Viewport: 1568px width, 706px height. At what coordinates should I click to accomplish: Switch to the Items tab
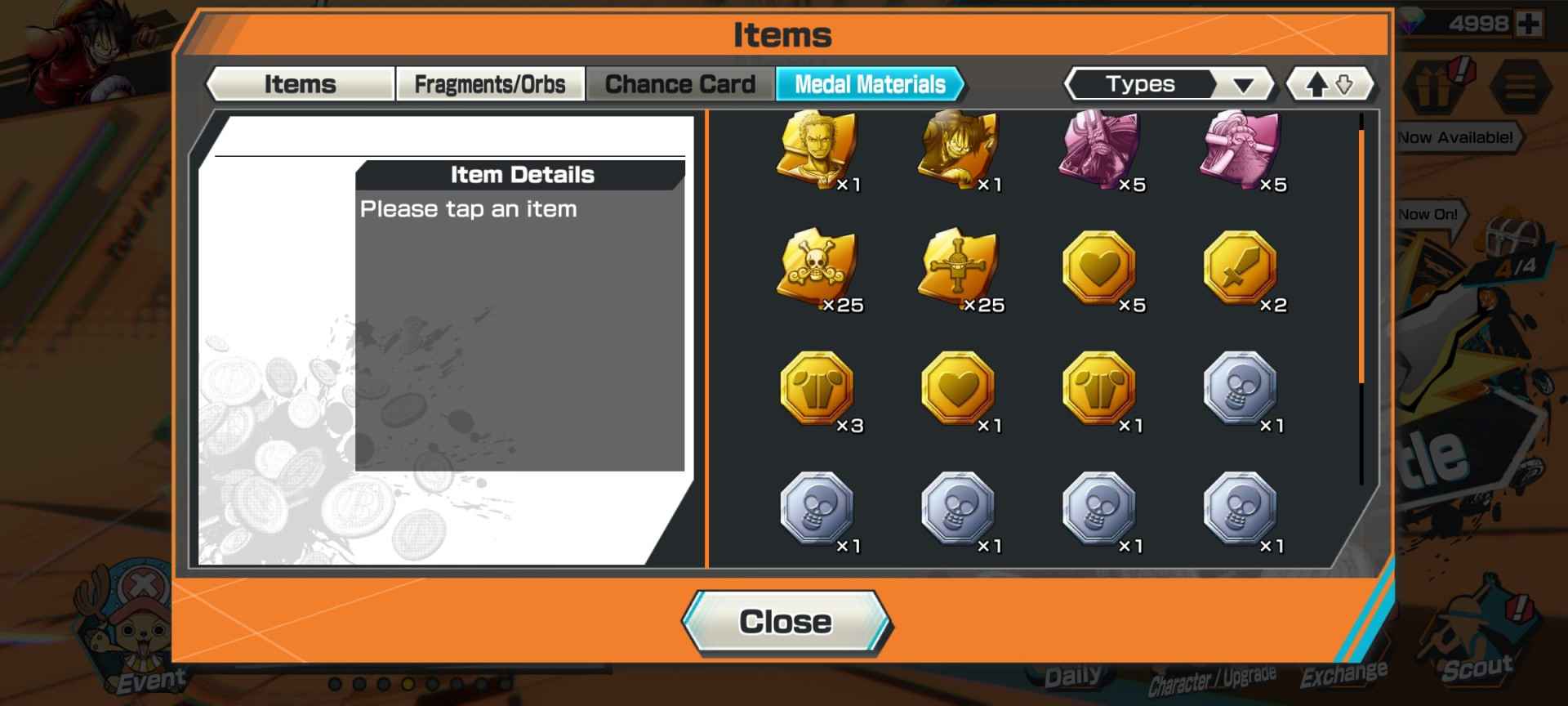[299, 82]
